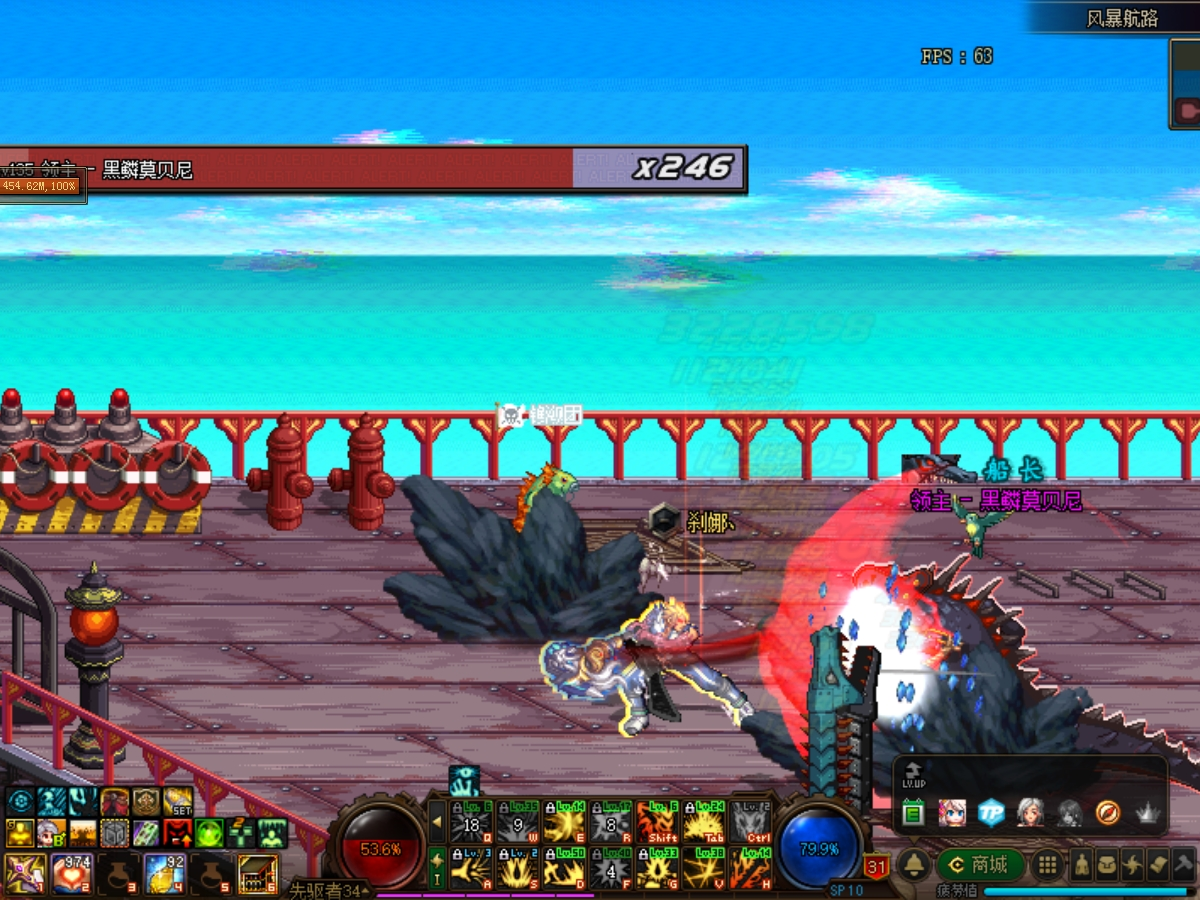The image size is (1200, 900).
Task: Open the inventory bag button
Action: click(x=1108, y=865)
